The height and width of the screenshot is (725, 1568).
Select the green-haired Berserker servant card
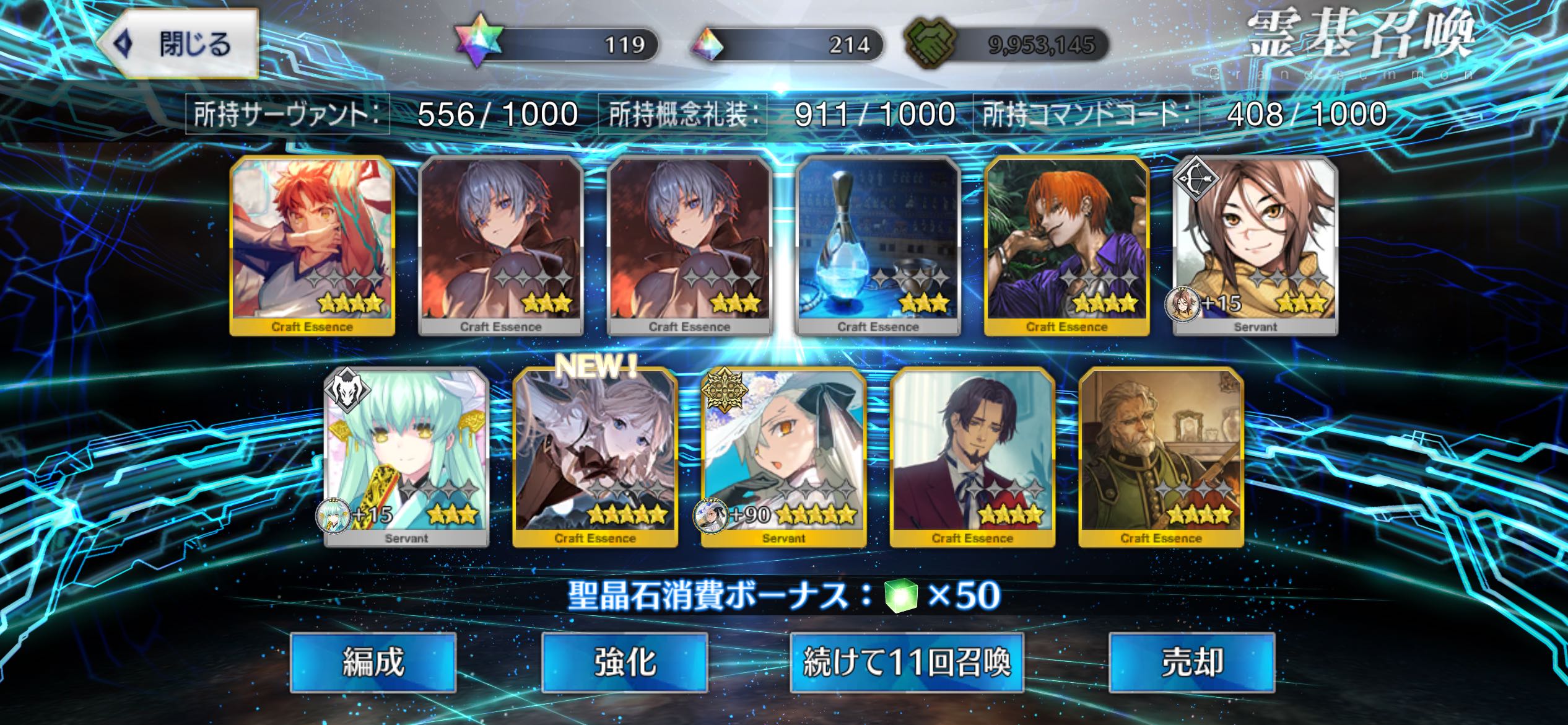(x=407, y=457)
